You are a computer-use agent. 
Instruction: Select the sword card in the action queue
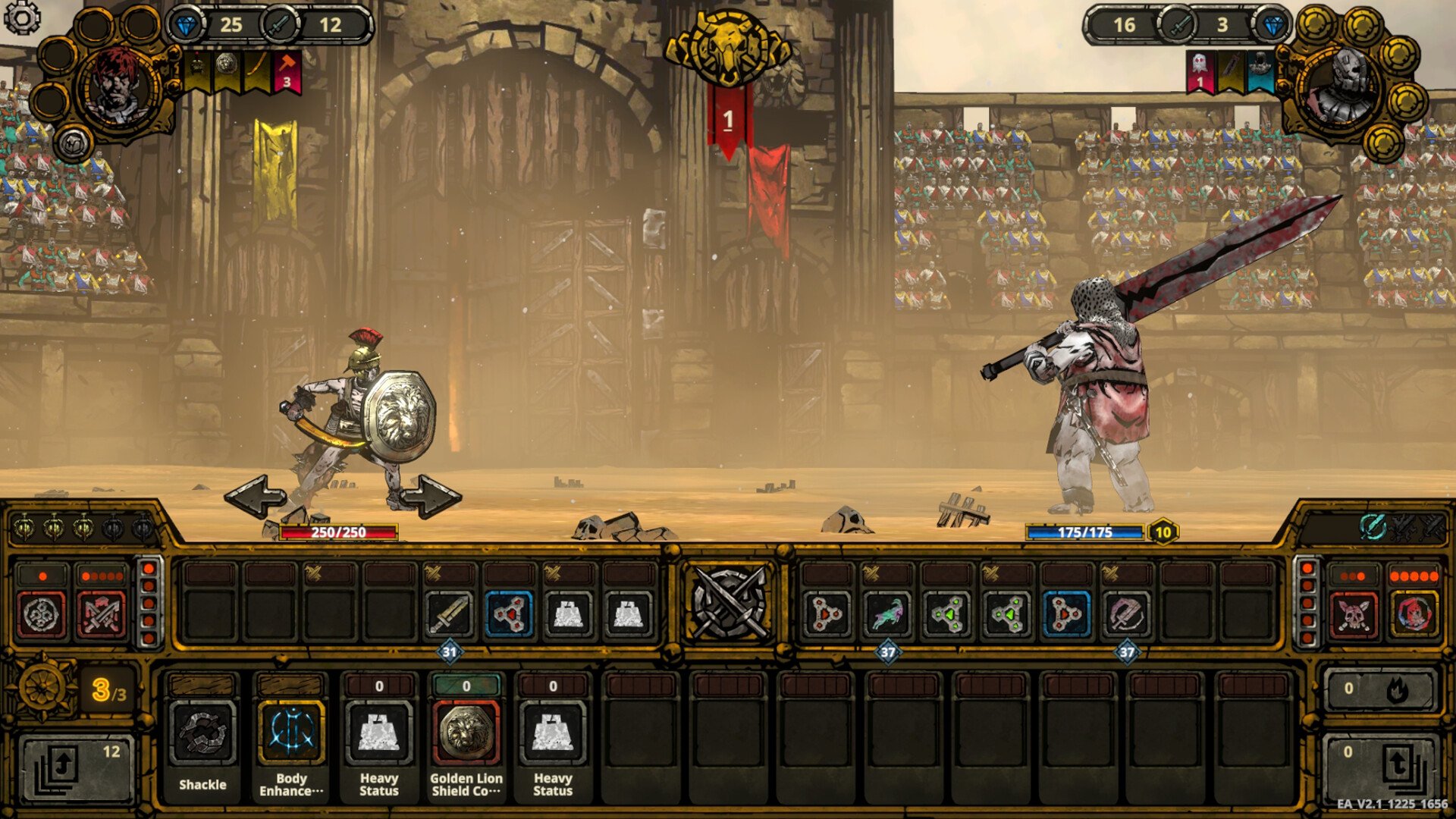pos(449,613)
